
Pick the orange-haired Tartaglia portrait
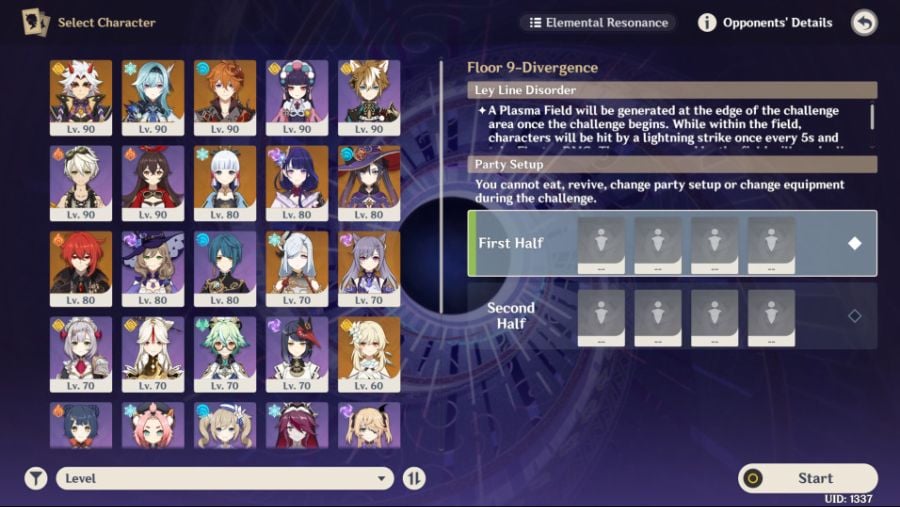(225, 97)
